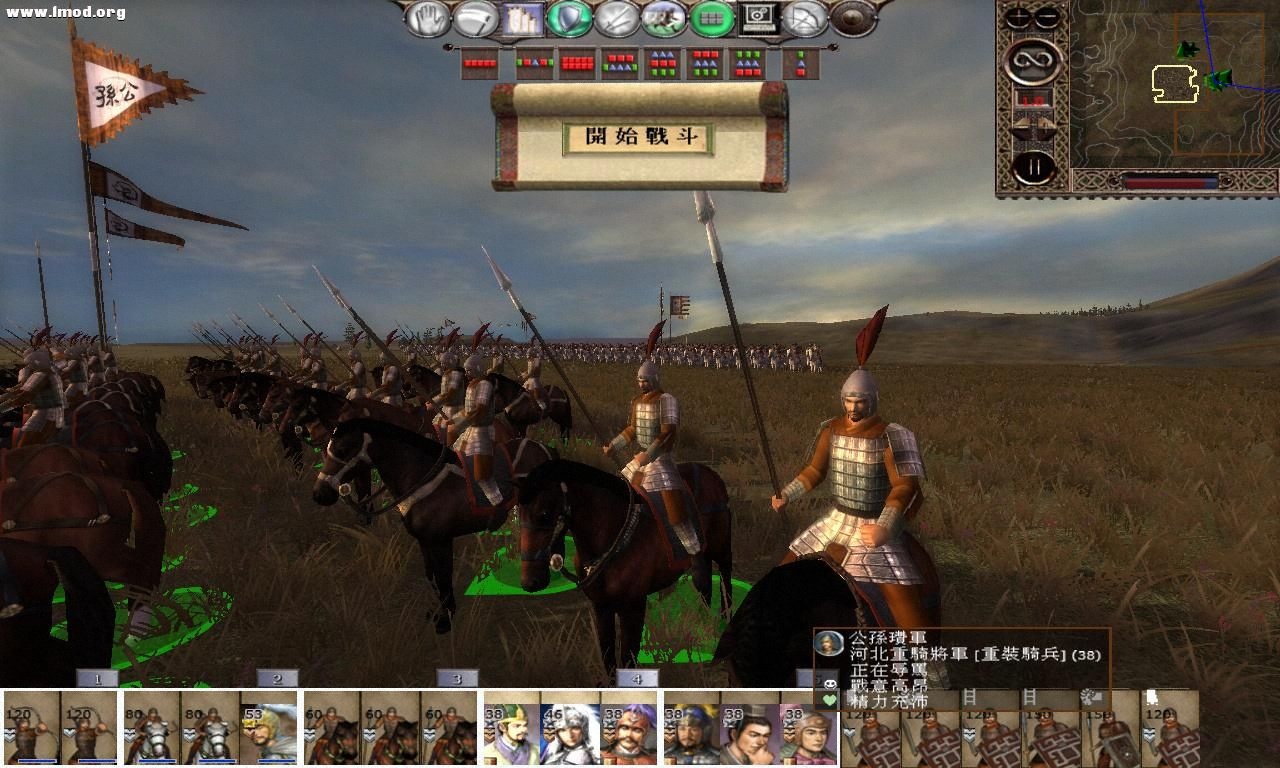Pick the single-line red squares formation preset

[478, 62]
